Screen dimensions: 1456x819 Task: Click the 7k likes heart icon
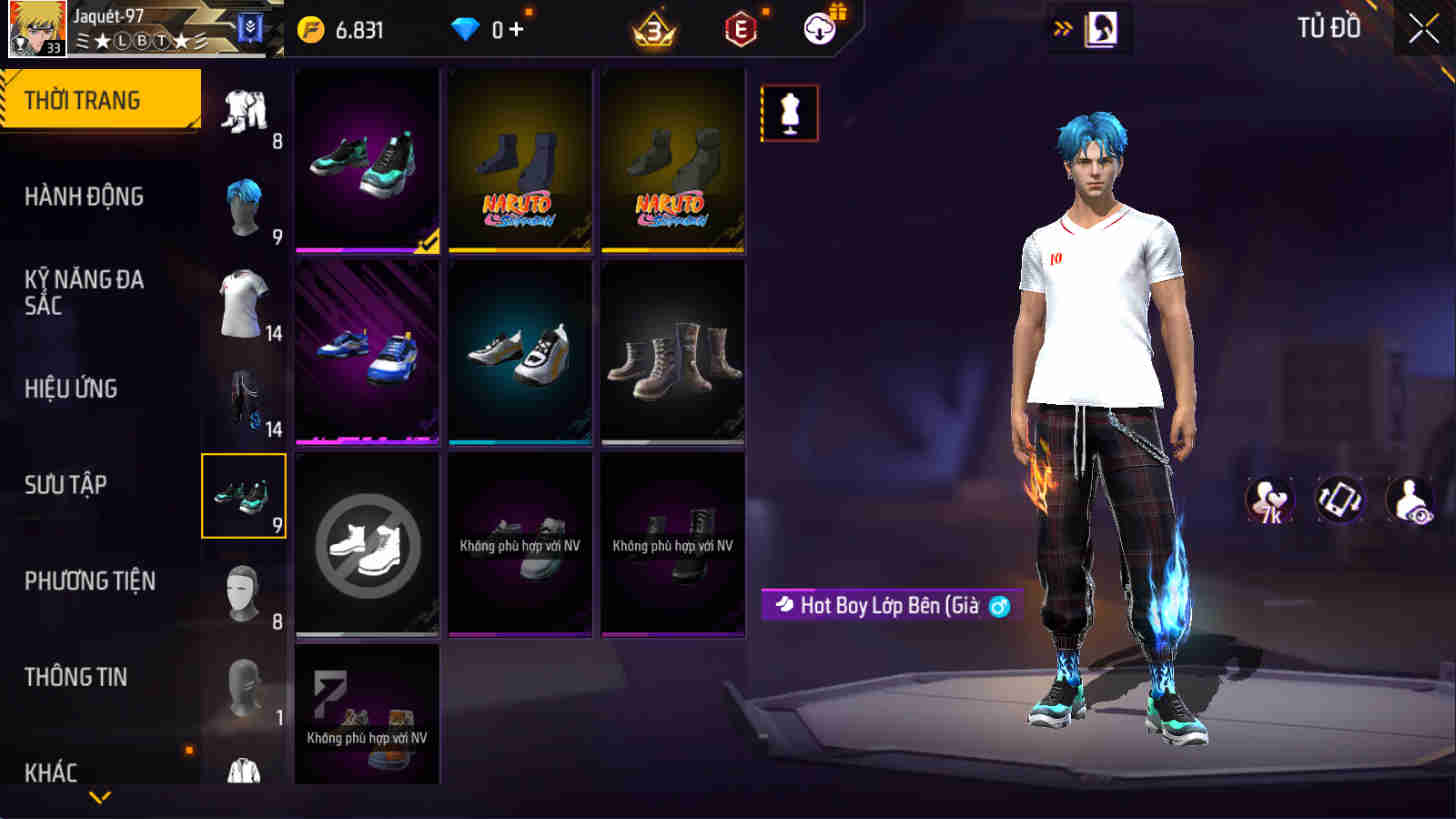point(1268,499)
